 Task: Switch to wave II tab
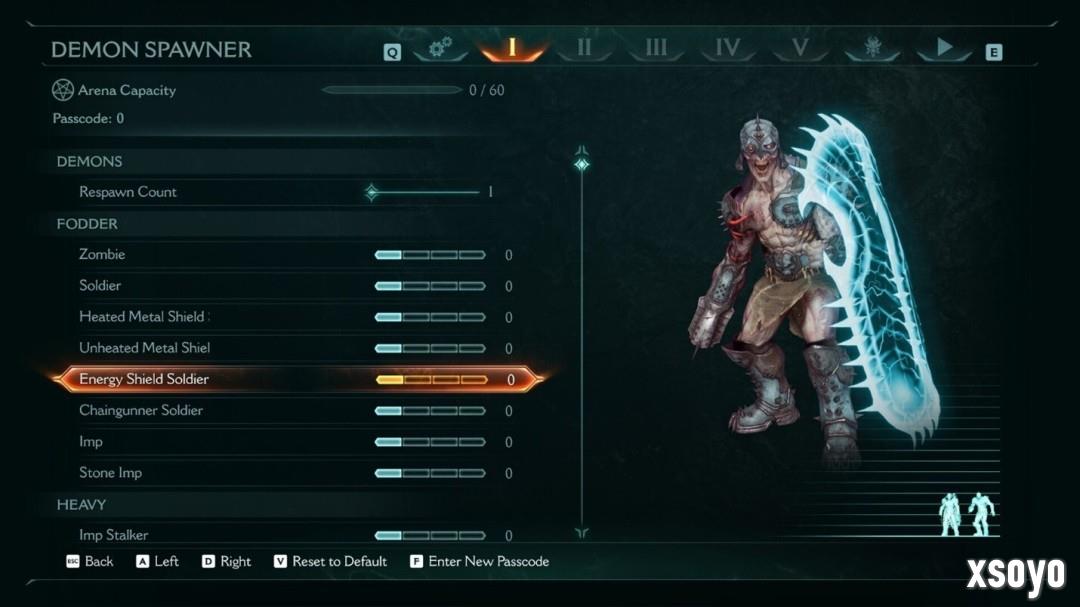click(584, 48)
